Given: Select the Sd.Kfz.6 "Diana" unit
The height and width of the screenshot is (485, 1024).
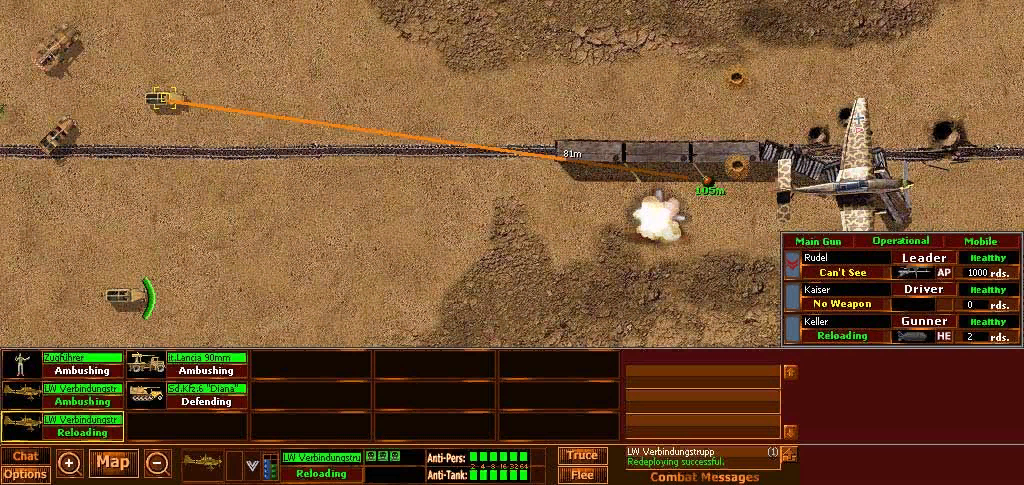Looking at the screenshot, I should pos(187,395).
